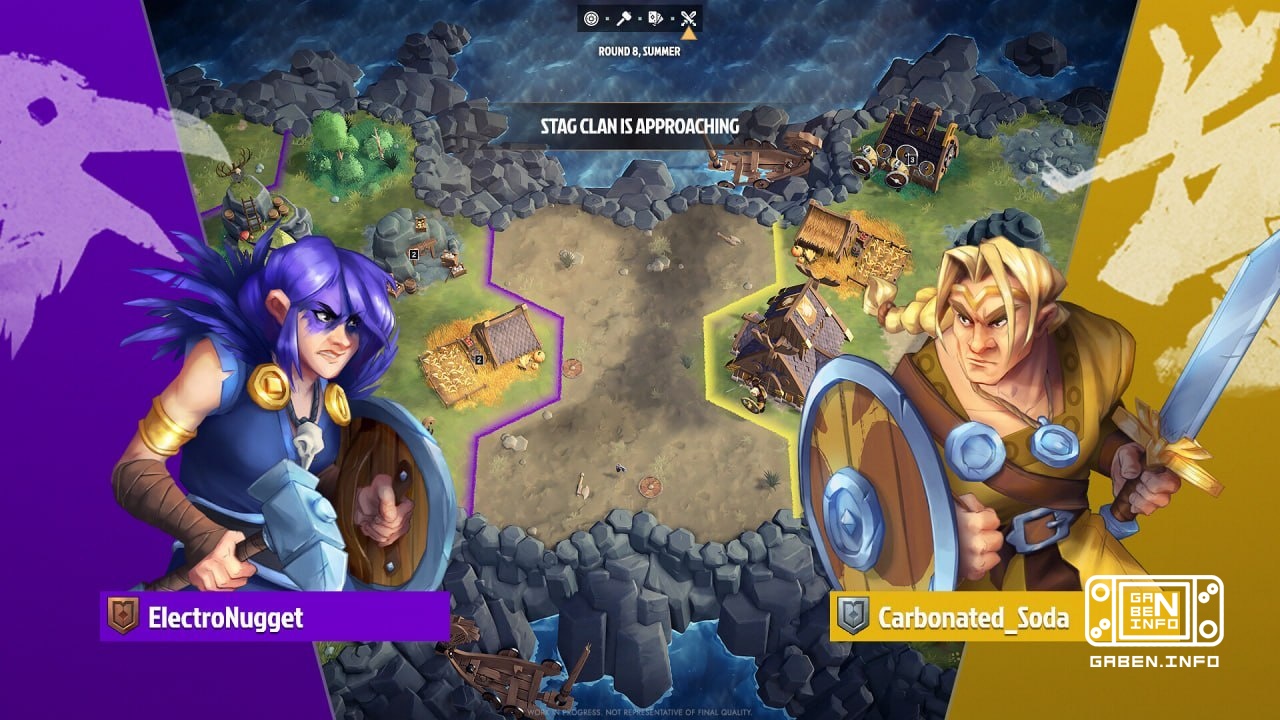Open the cards phase icon in the round tracker
This screenshot has width=1280, height=720.
(656, 17)
